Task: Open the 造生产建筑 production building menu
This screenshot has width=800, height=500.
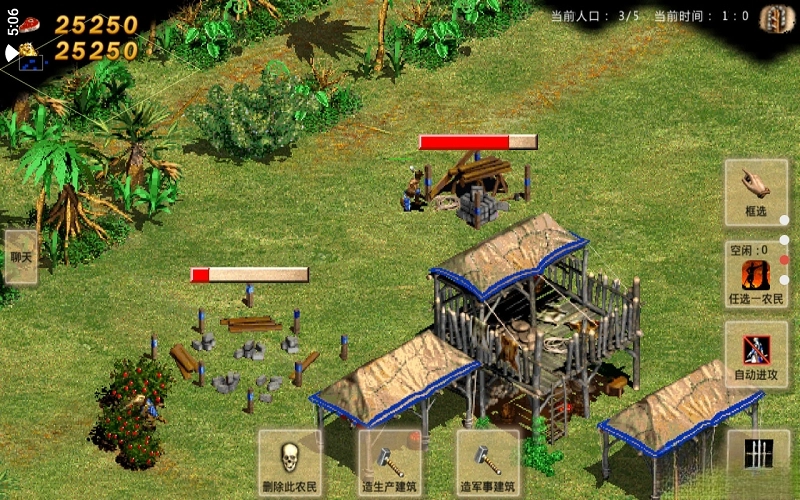Action: coord(390,464)
